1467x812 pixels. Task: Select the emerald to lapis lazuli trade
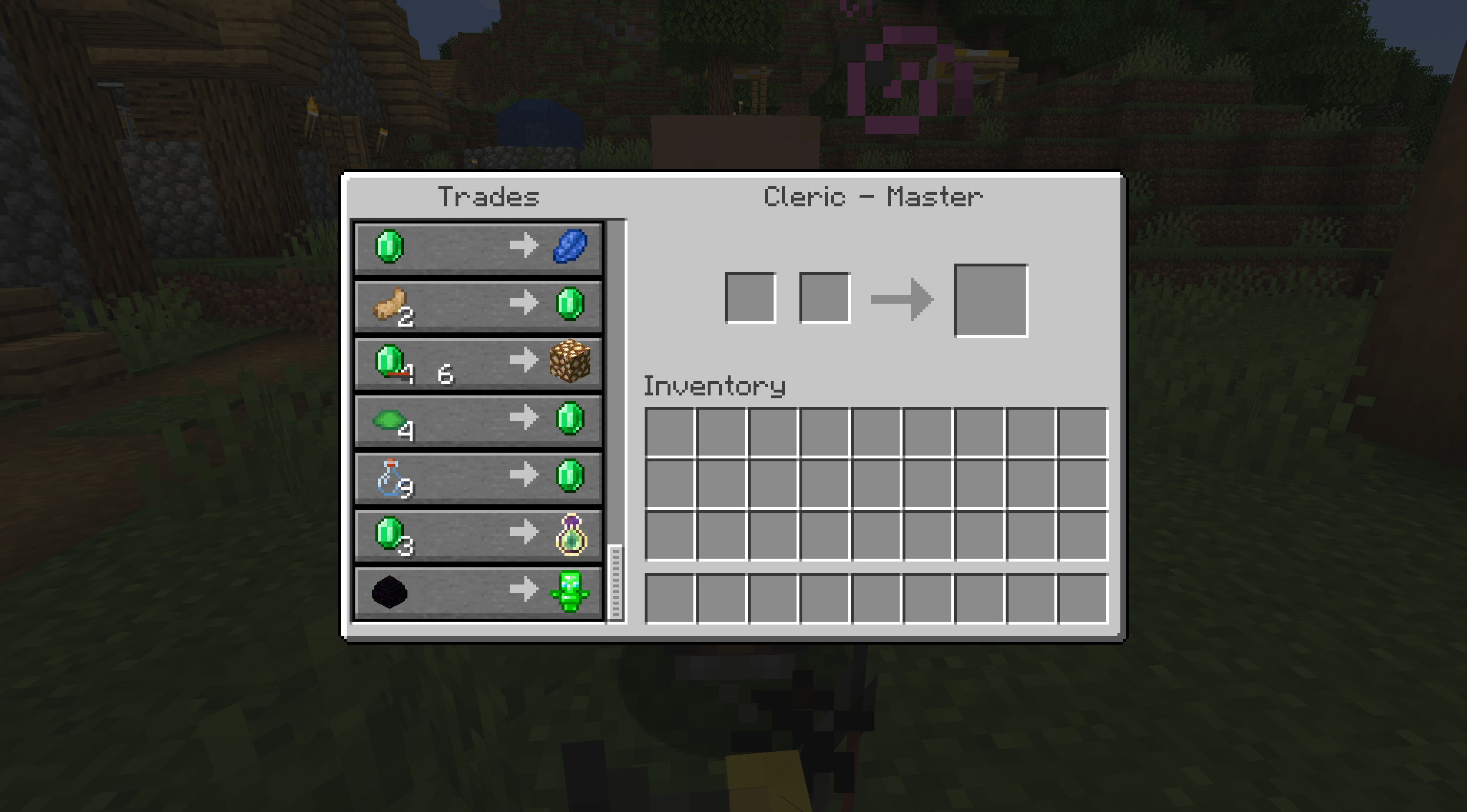(478, 248)
